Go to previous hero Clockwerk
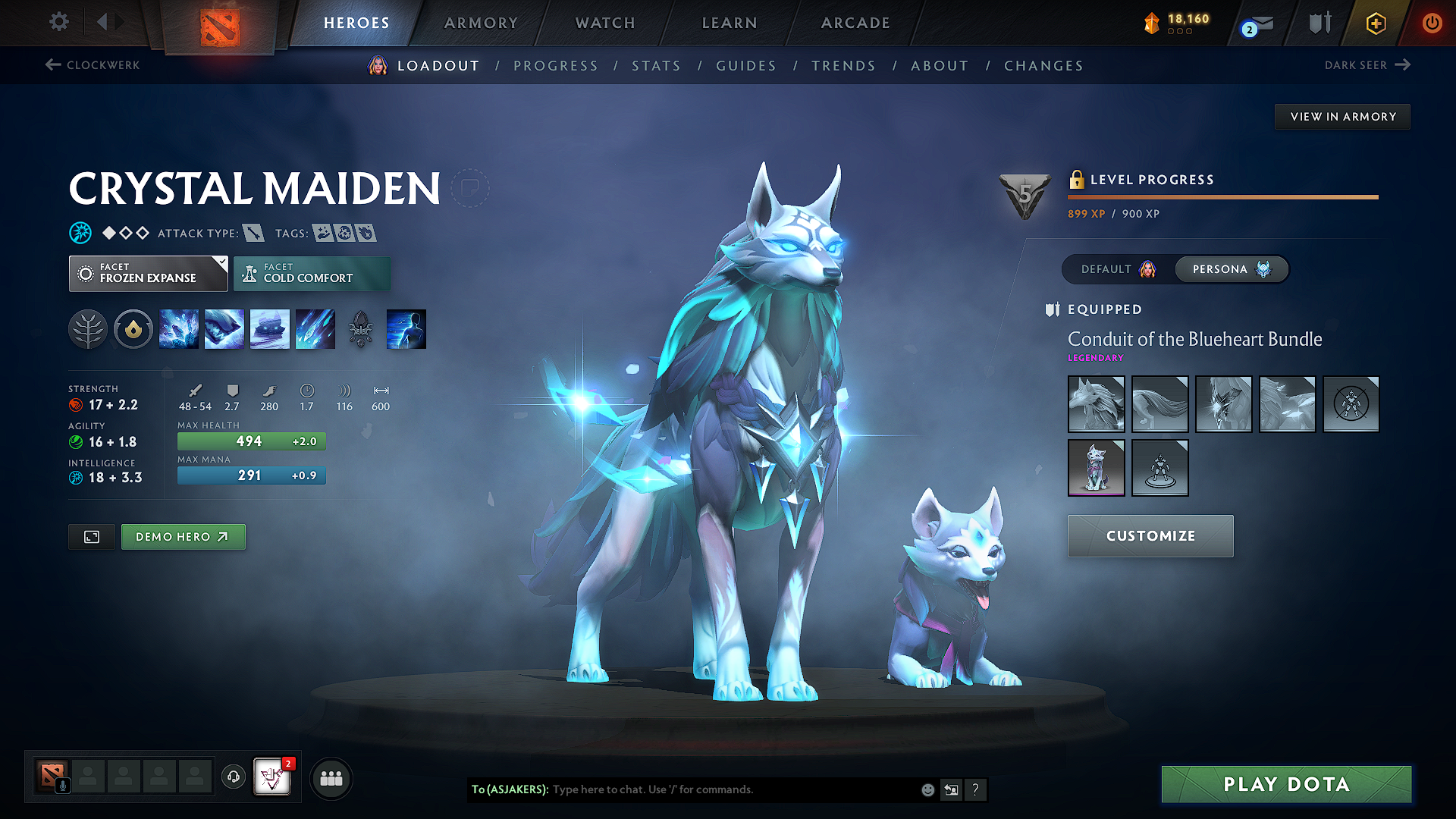Image resolution: width=1456 pixels, height=819 pixels. 93,65
